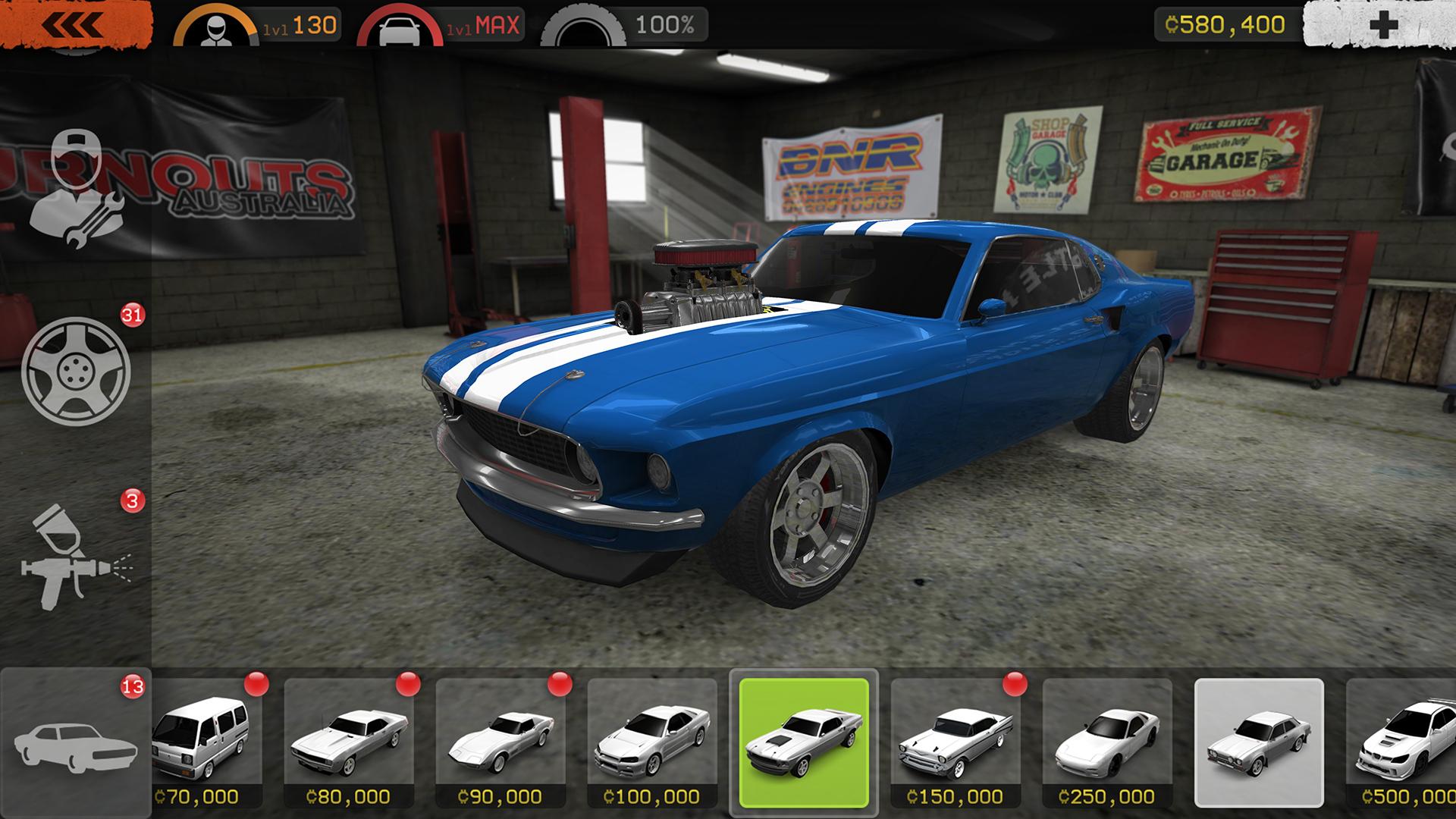Open the spray gun paint menu
This screenshot has height=819, width=1456.
coord(76,557)
